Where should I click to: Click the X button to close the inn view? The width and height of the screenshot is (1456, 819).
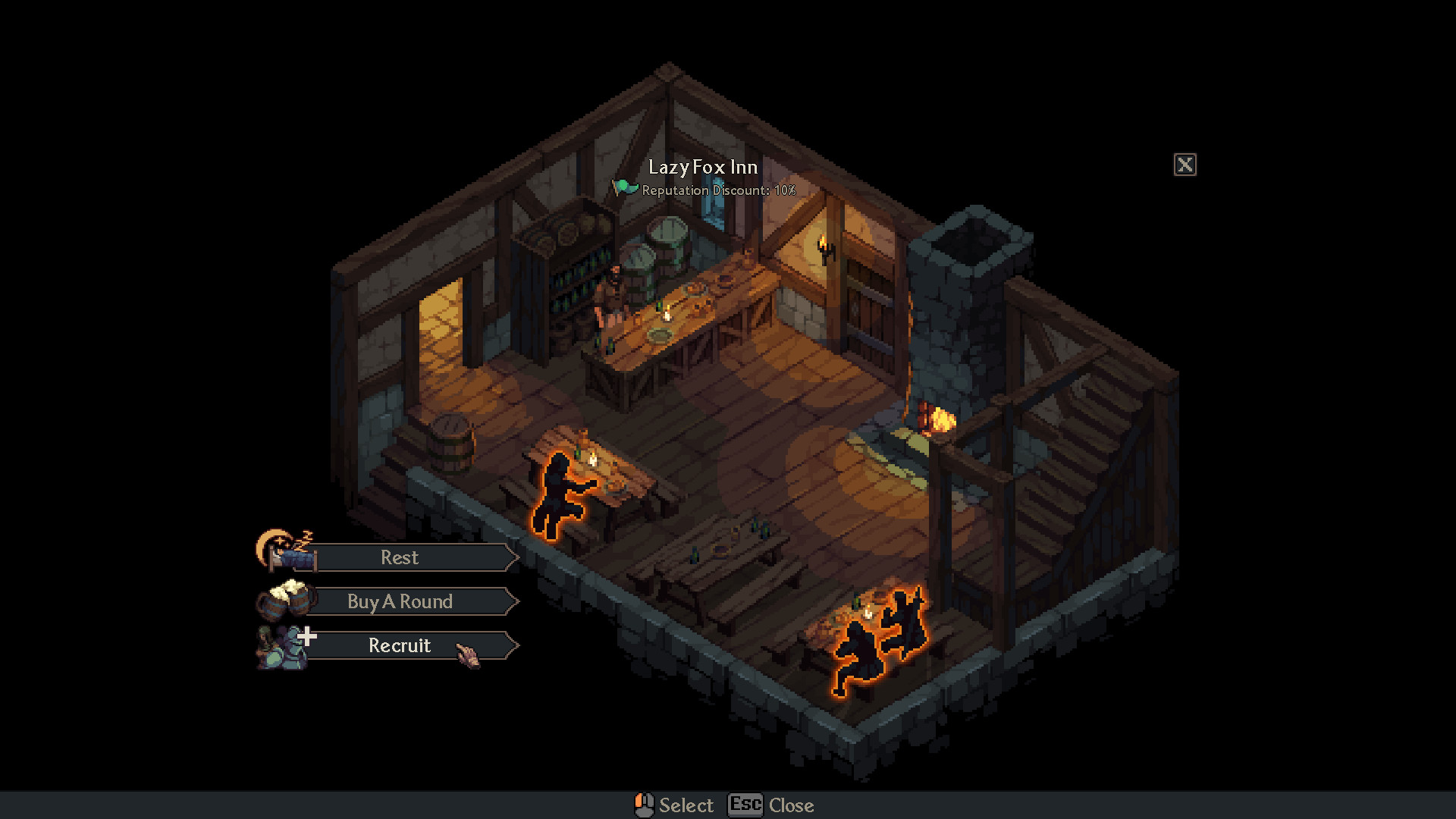click(x=1185, y=165)
